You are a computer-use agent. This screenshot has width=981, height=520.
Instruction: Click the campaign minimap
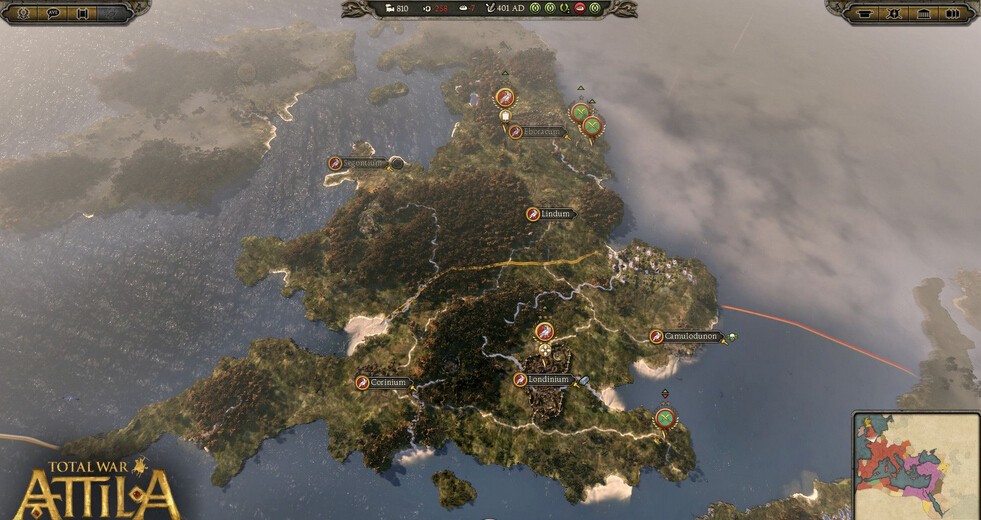coord(916,464)
